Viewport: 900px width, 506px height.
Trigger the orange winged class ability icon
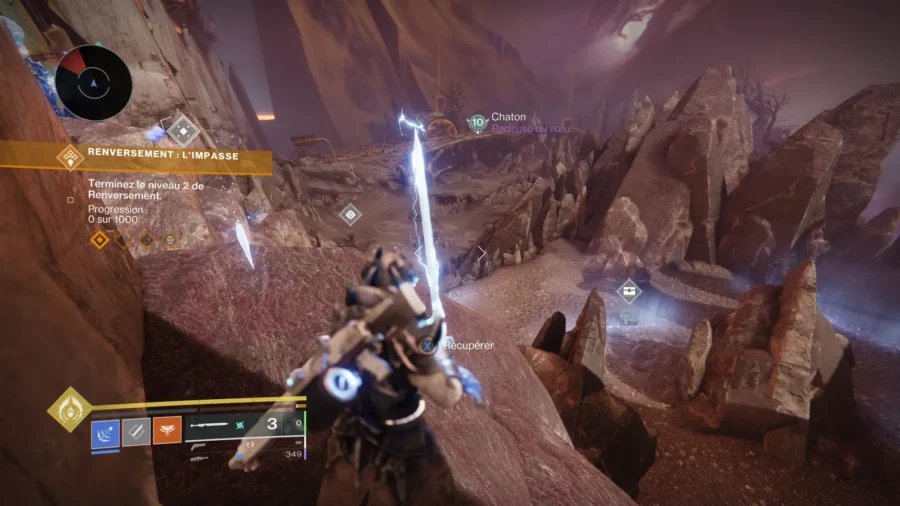[x=167, y=432]
